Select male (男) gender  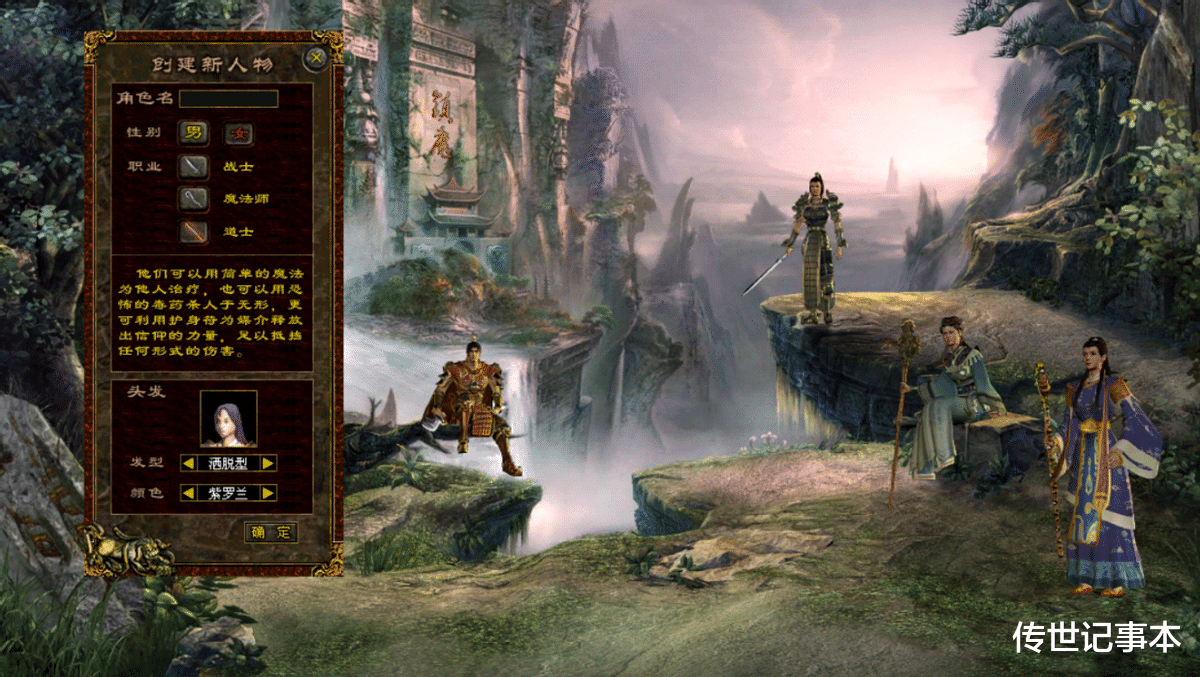coord(193,133)
